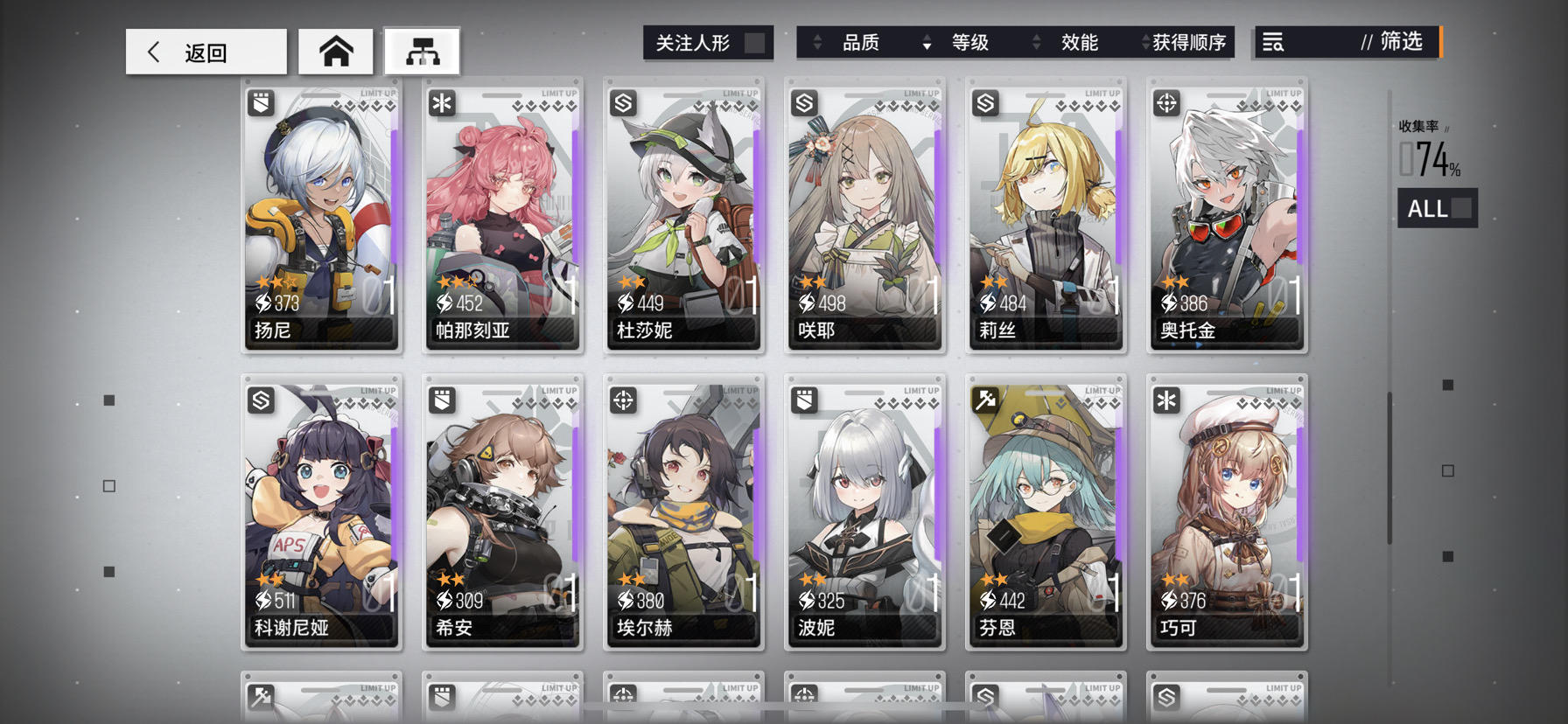Screen dimensions: 1568x724
Task: Select the 效能 sorting option
Action: 1080,42
